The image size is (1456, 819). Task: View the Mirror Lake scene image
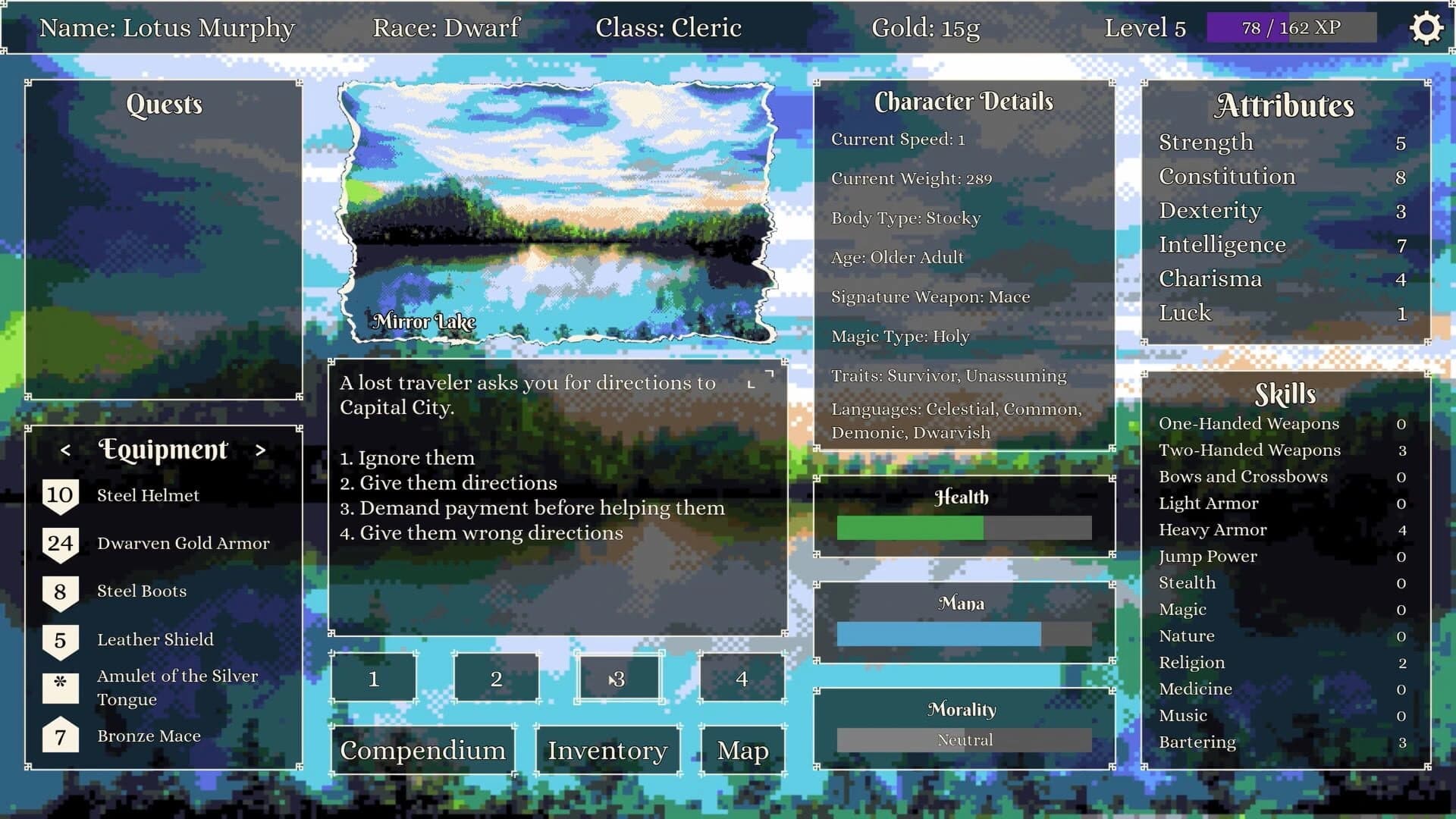click(x=559, y=212)
